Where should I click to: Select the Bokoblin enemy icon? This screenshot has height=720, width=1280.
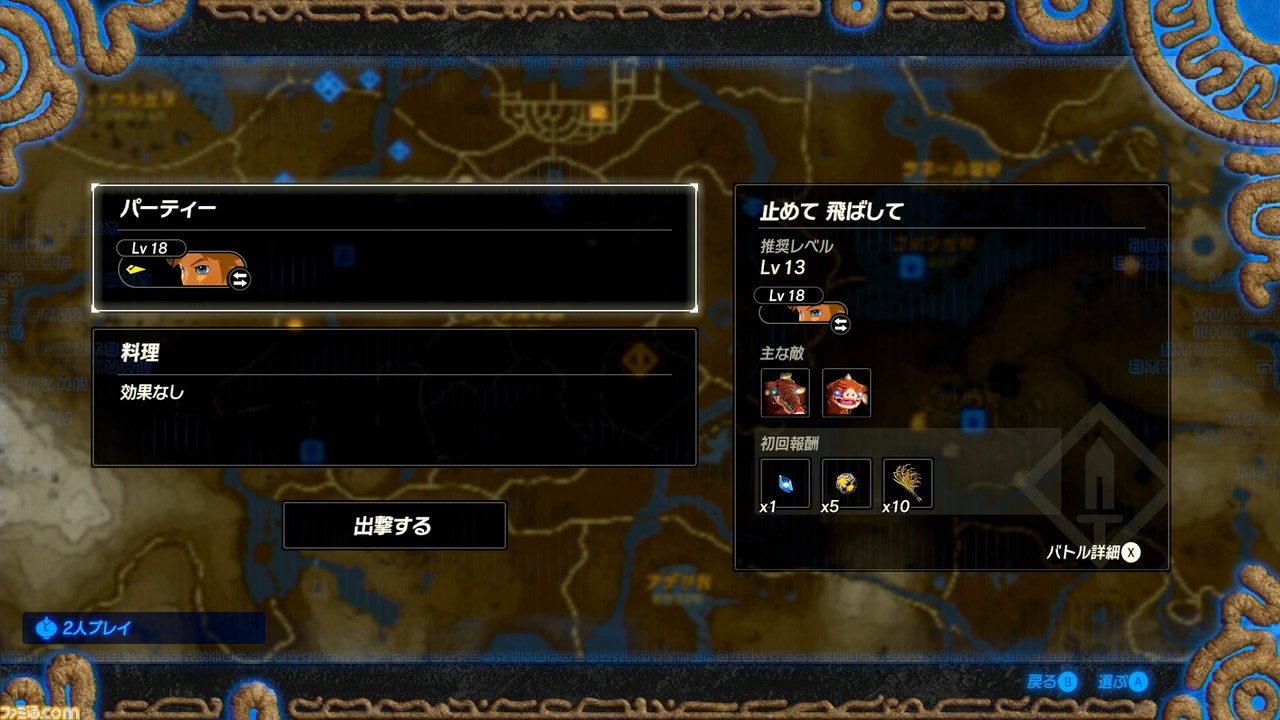[x=846, y=392]
